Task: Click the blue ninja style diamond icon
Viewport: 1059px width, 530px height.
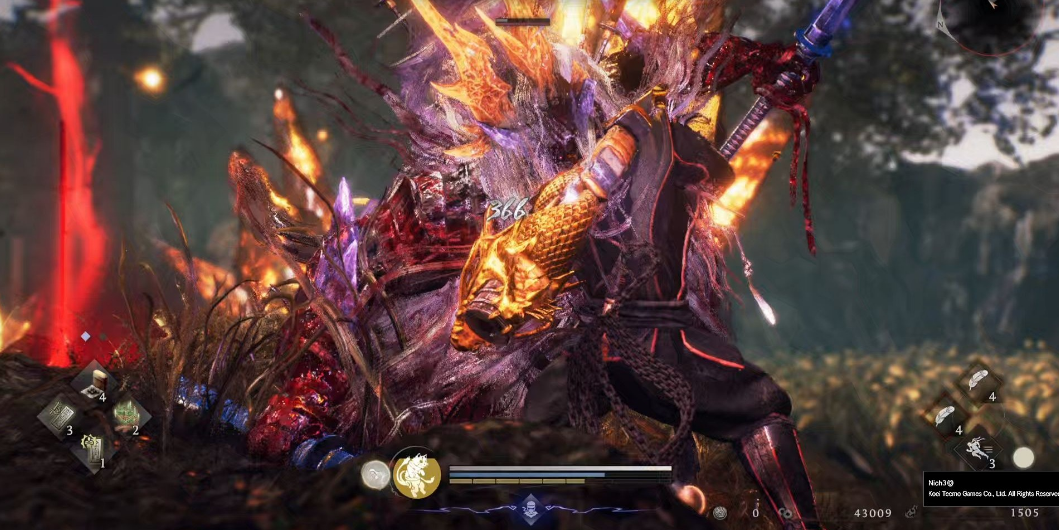Action: [x=528, y=508]
